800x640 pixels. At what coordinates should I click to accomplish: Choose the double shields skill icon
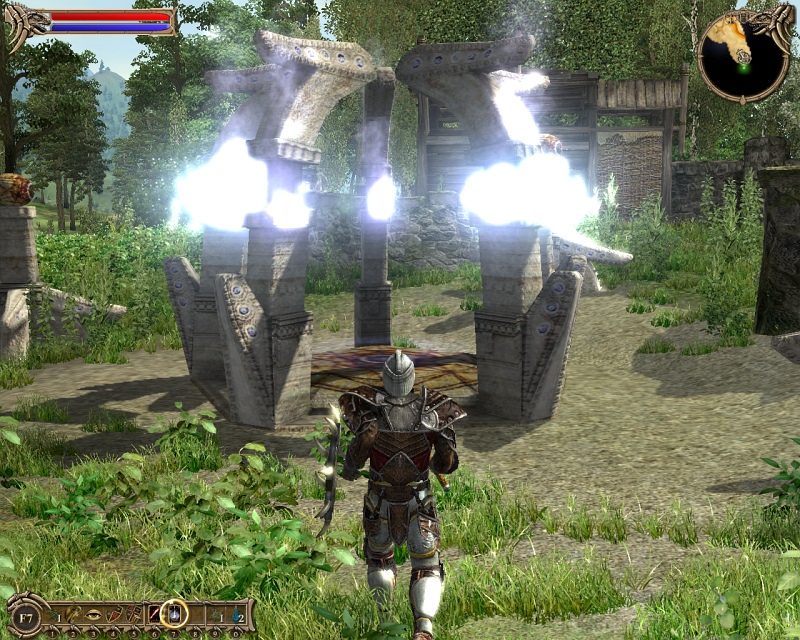click(134, 615)
